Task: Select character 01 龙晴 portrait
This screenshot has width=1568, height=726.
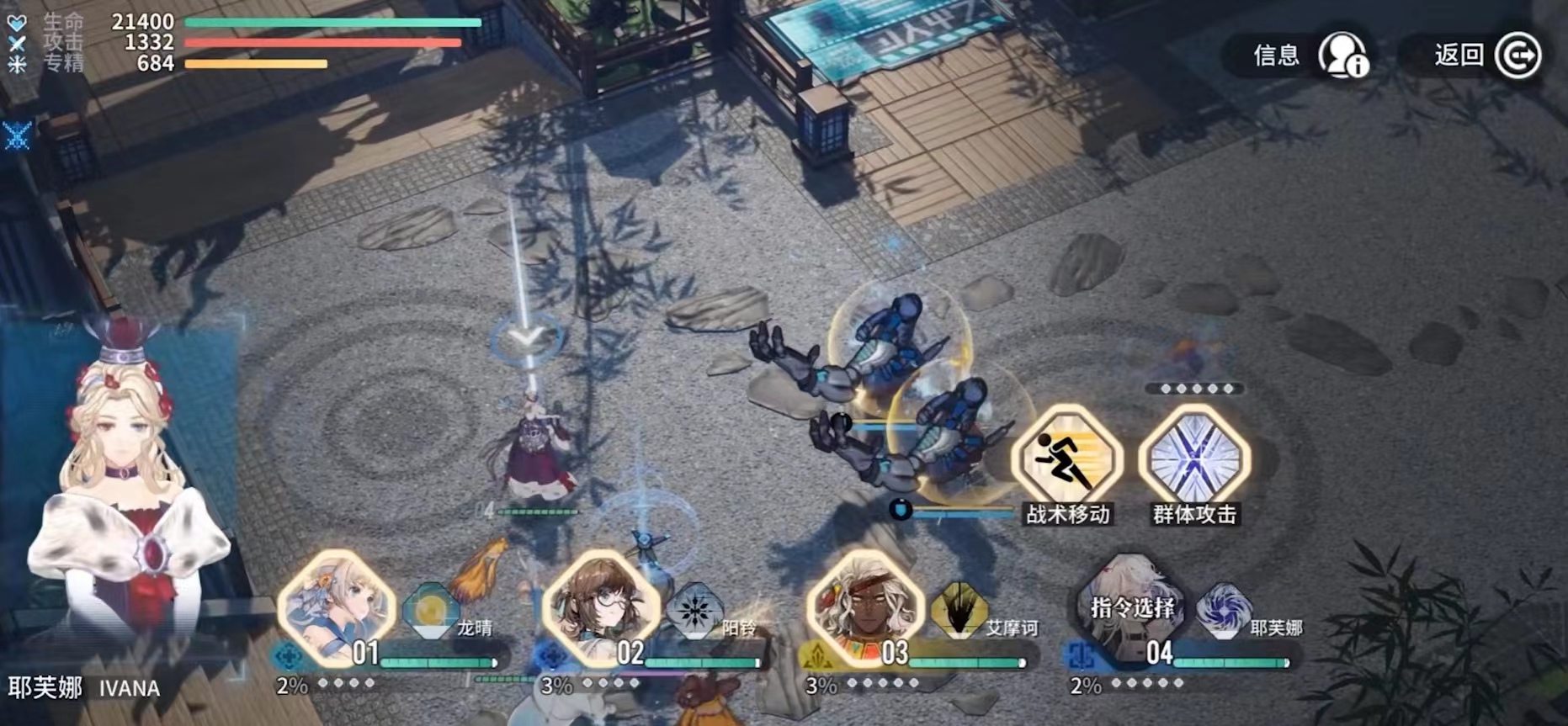Action: coord(336,607)
